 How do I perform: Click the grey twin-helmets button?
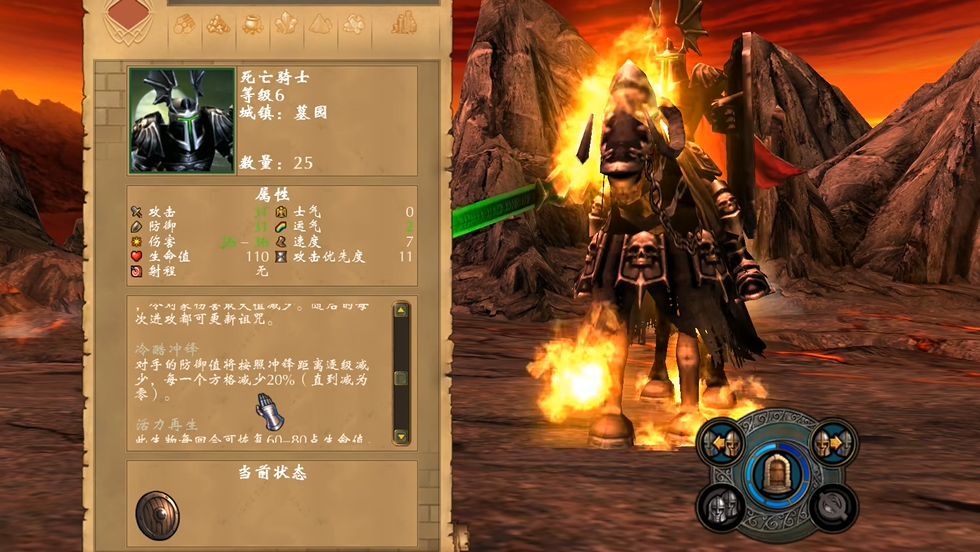point(724,505)
